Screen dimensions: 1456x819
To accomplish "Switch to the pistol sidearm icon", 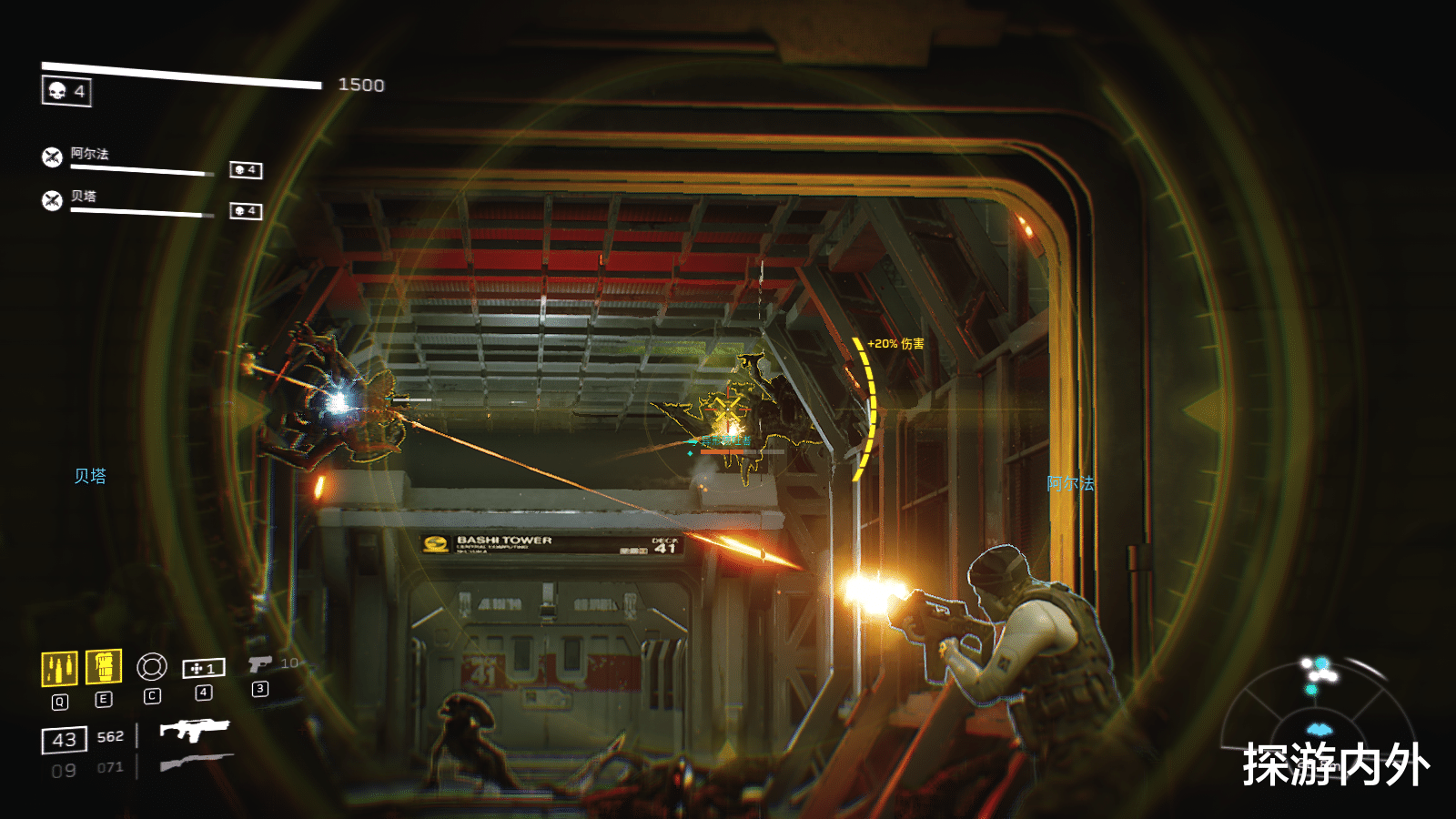I will [x=259, y=664].
